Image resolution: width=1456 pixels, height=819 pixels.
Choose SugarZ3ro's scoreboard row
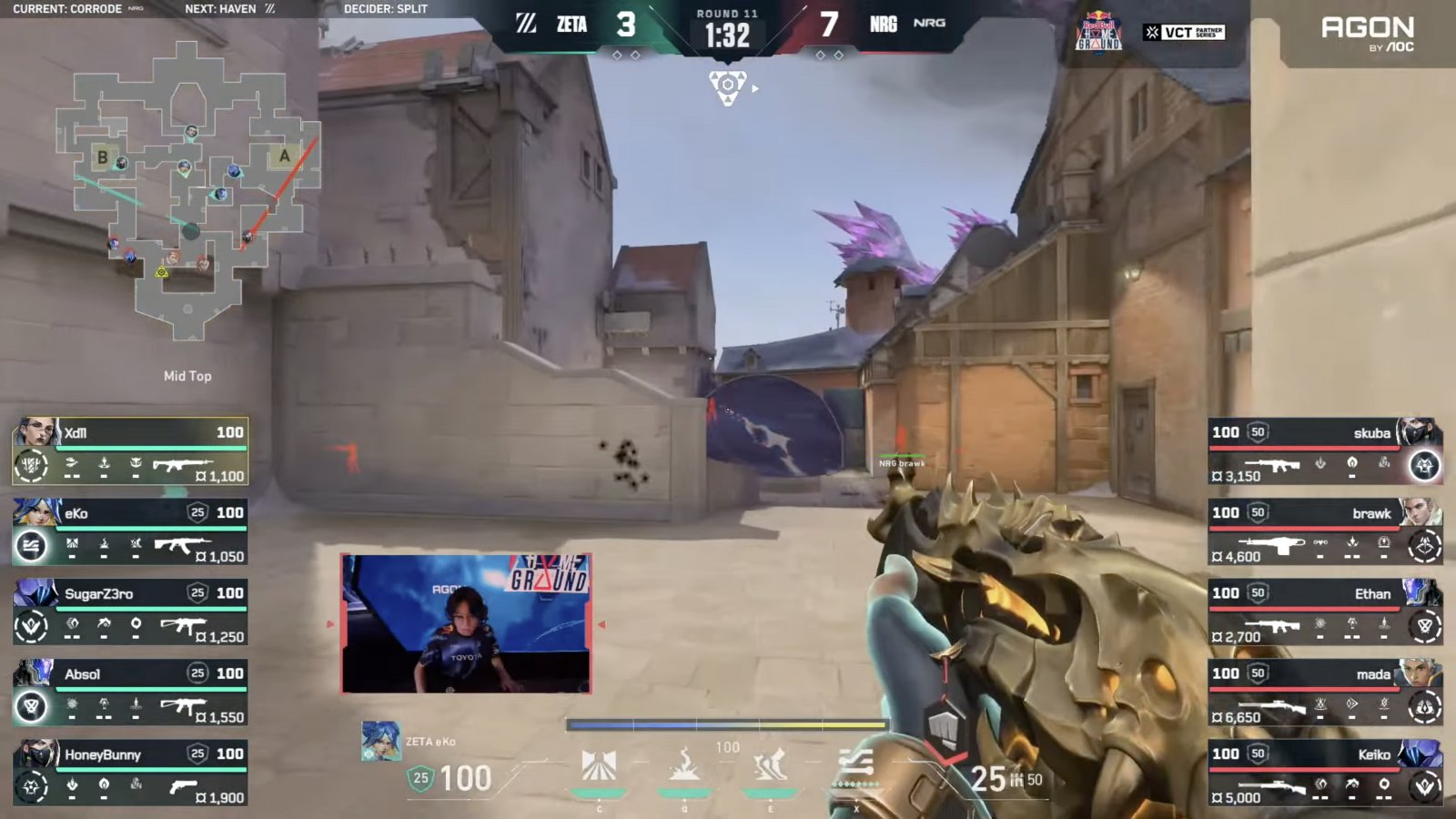130,612
